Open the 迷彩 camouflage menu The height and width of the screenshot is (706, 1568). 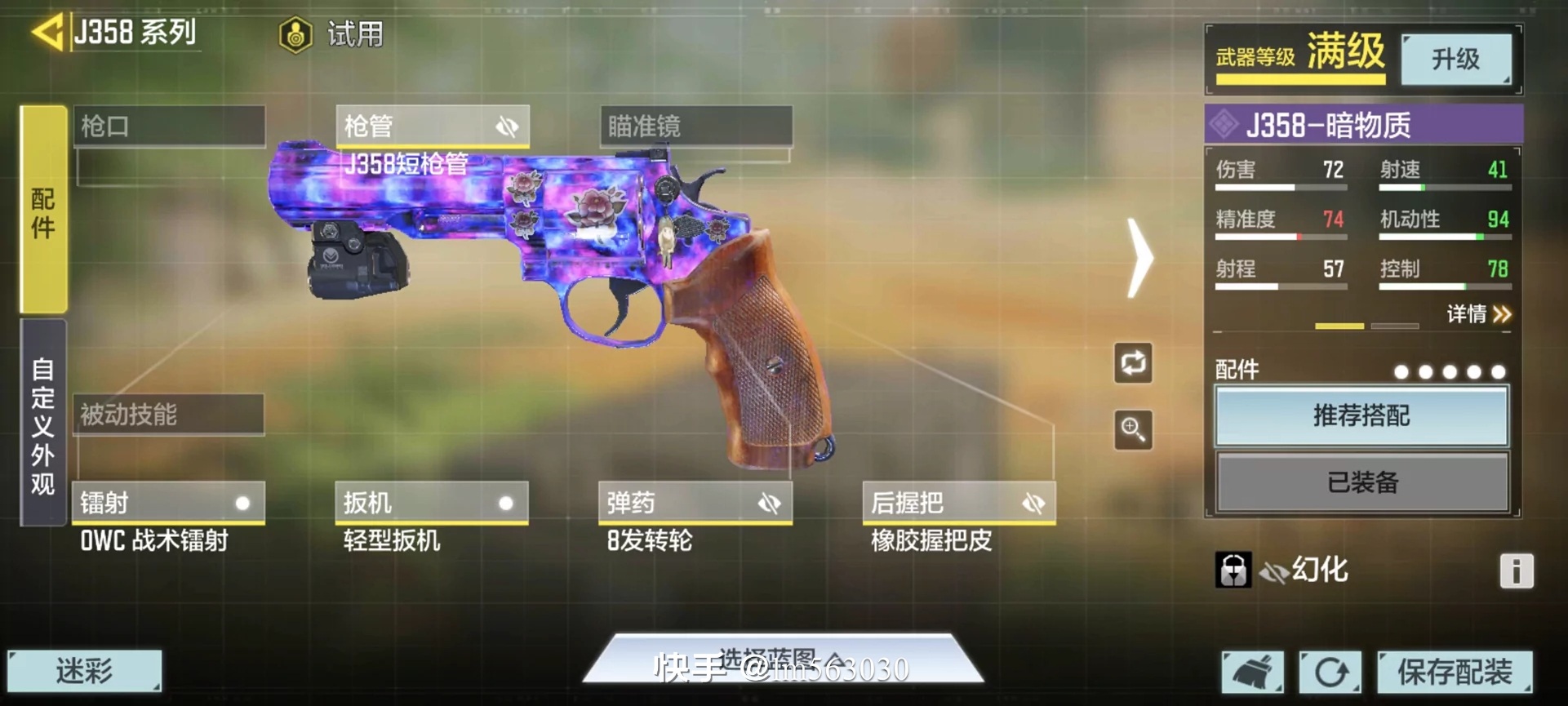[x=85, y=671]
